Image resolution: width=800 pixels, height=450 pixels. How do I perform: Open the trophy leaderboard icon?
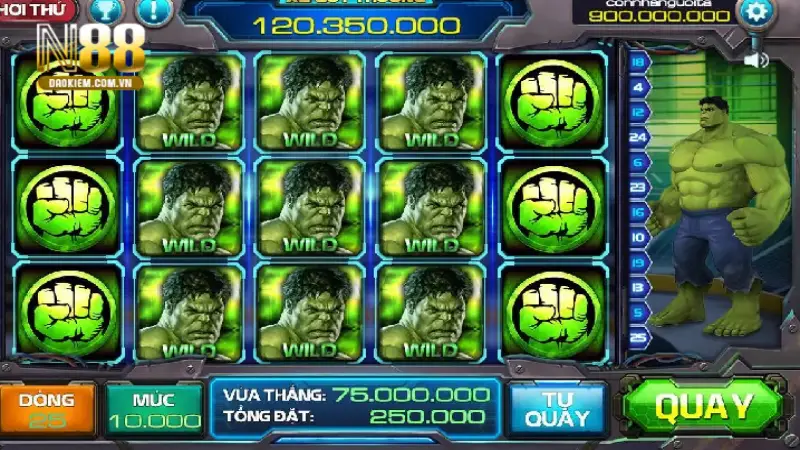click(104, 12)
